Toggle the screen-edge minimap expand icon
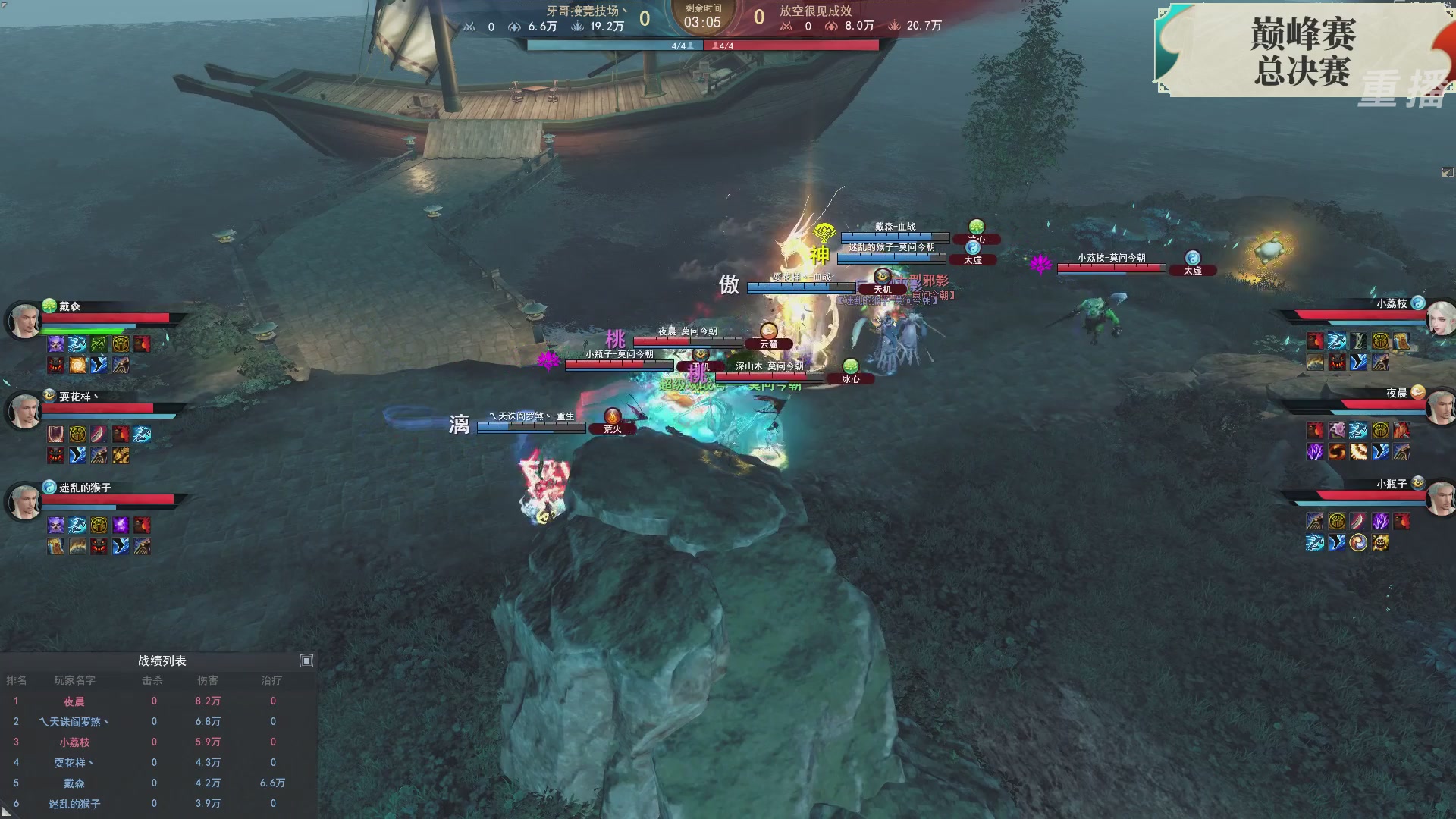1456x819 pixels. pyautogui.click(x=1446, y=172)
